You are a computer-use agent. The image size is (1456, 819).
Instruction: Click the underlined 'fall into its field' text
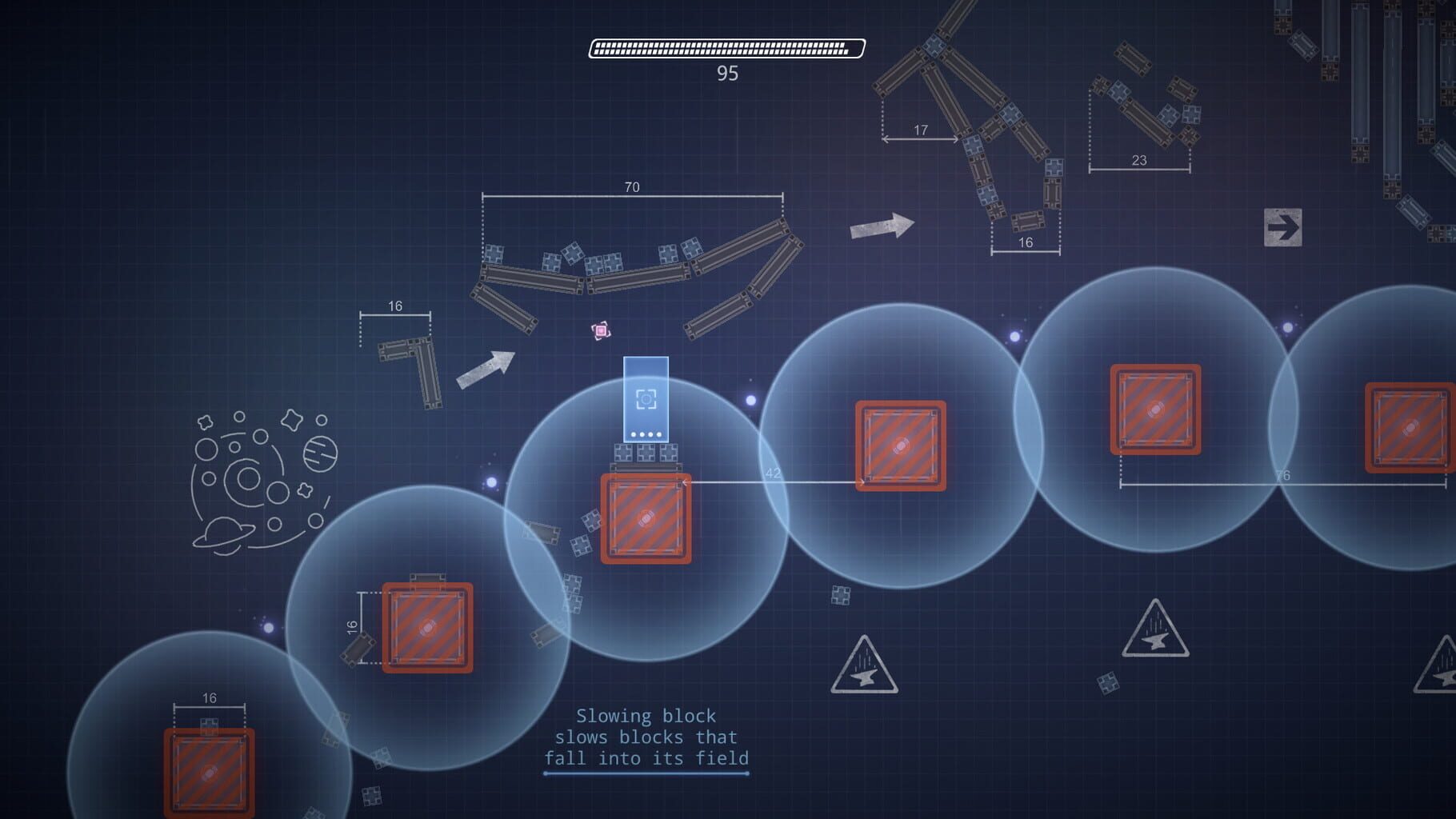646,760
